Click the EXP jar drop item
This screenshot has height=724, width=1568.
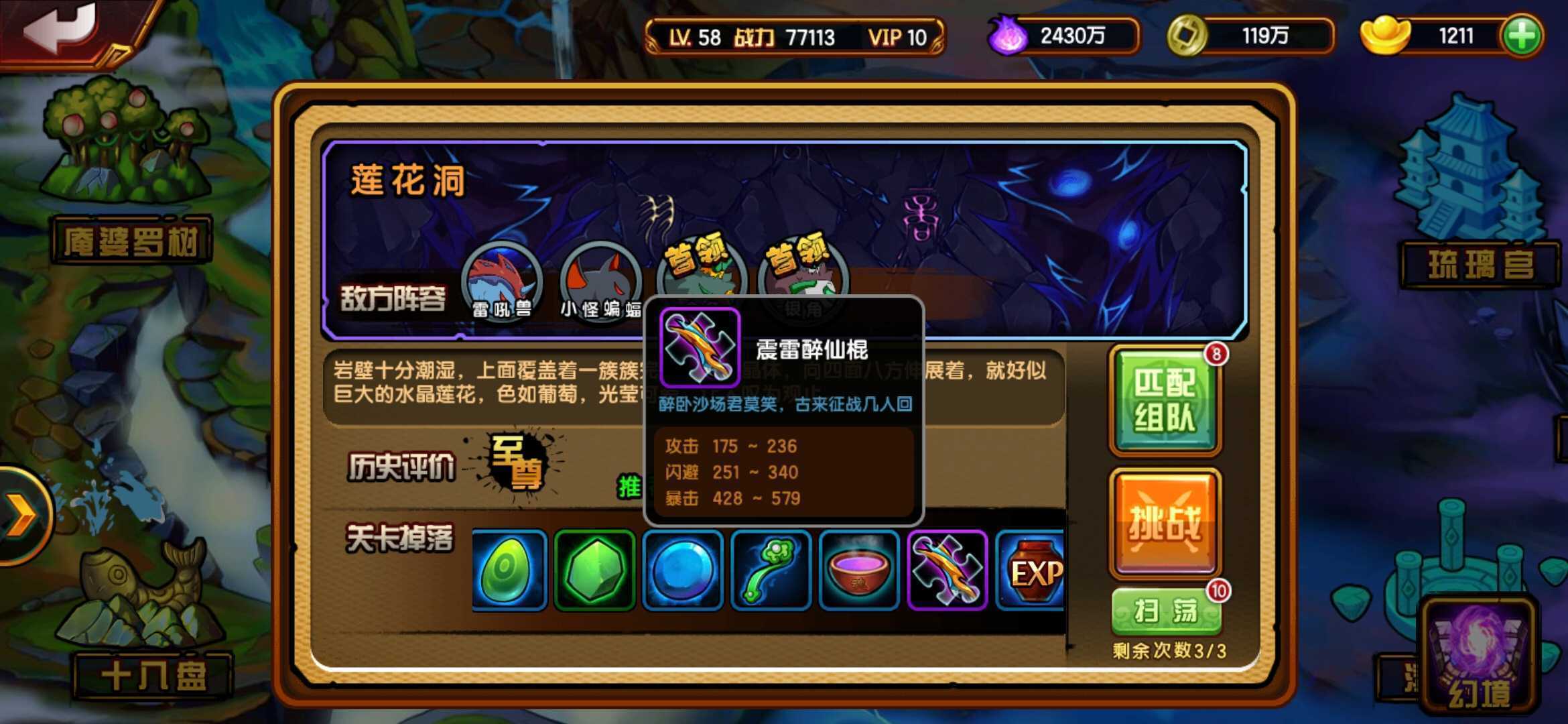(1031, 570)
